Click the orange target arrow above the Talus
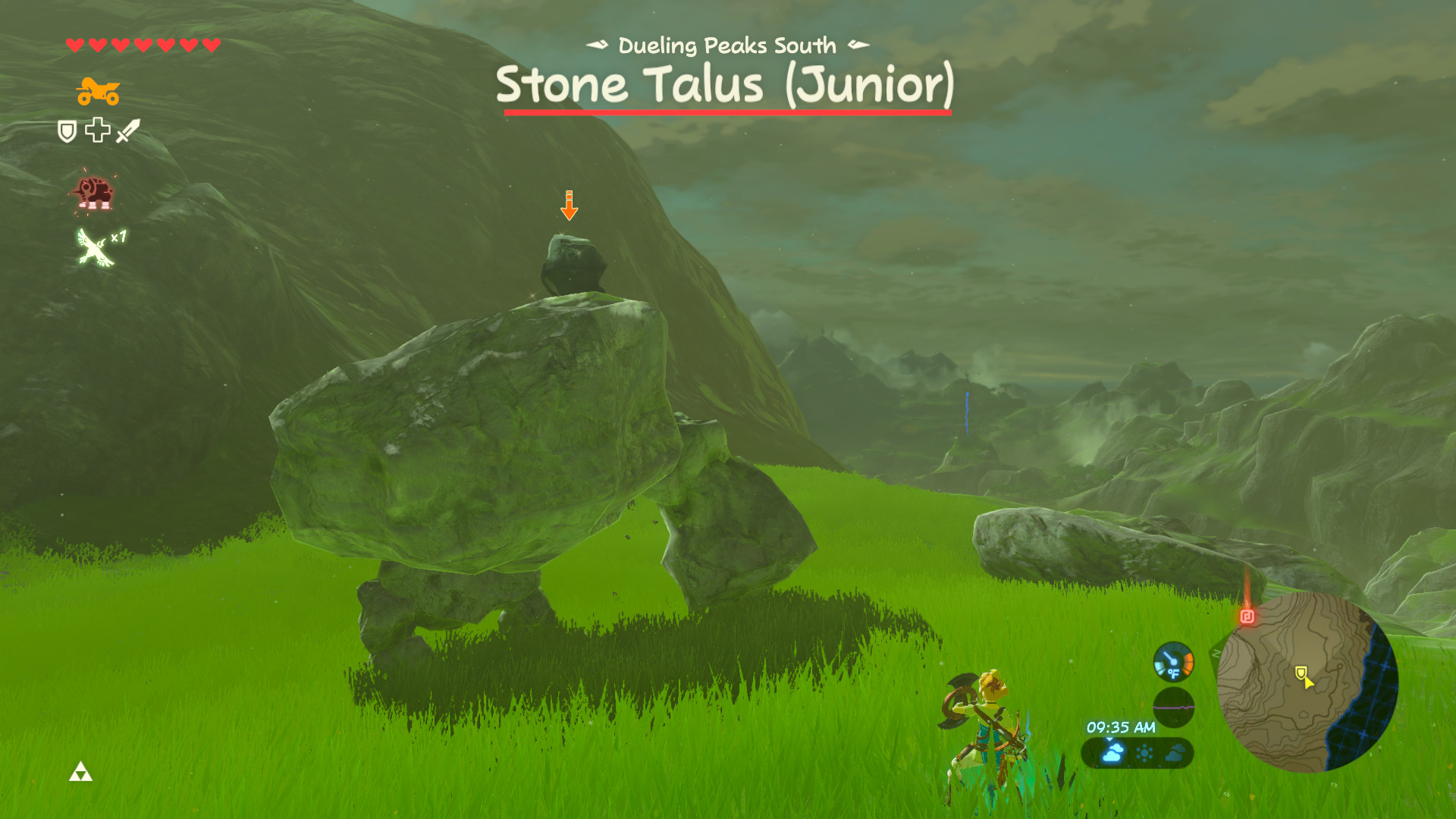This screenshot has height=819, width=1456. 569,205
